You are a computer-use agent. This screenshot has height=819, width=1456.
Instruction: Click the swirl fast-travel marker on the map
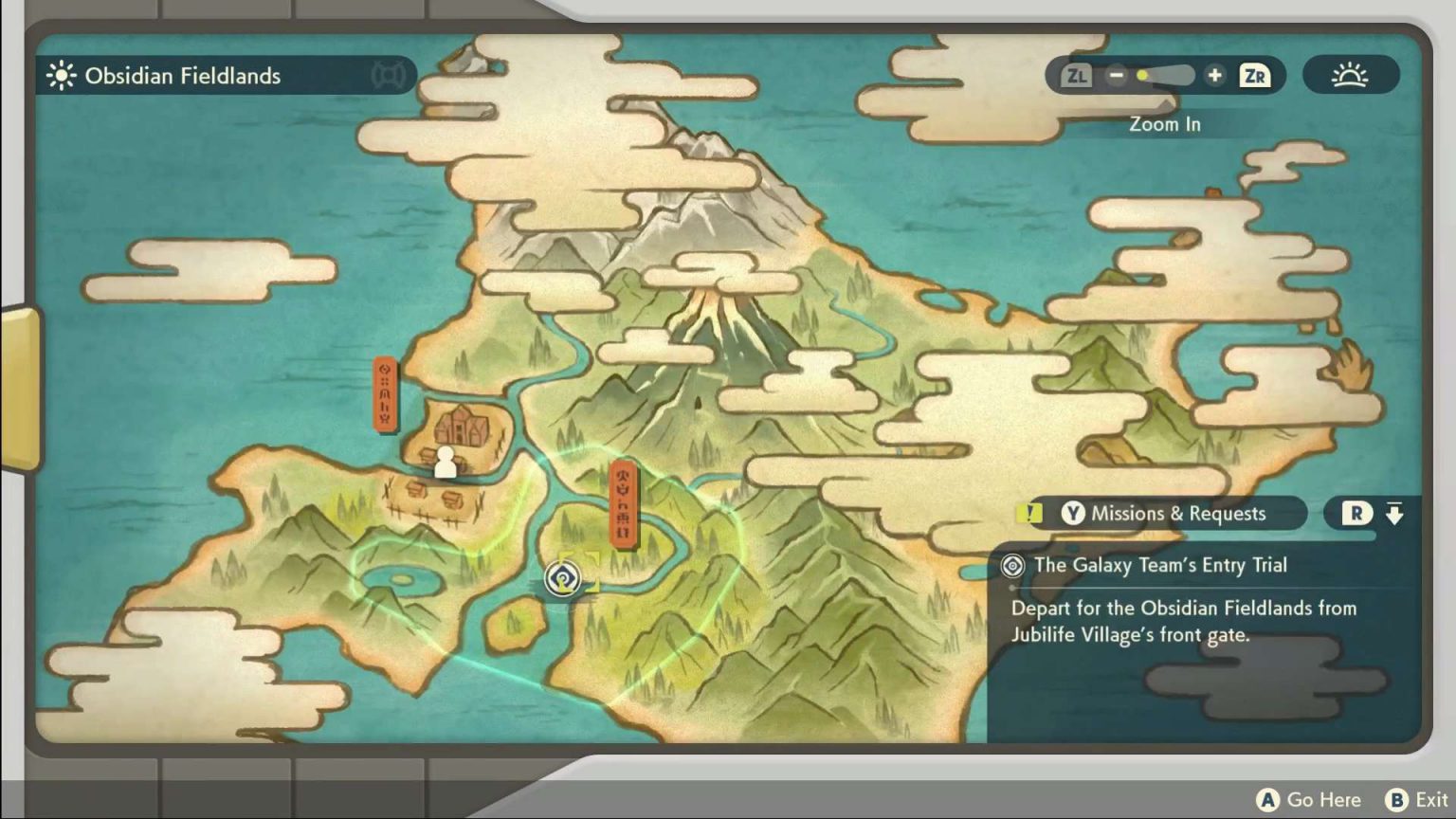[562, 579]
